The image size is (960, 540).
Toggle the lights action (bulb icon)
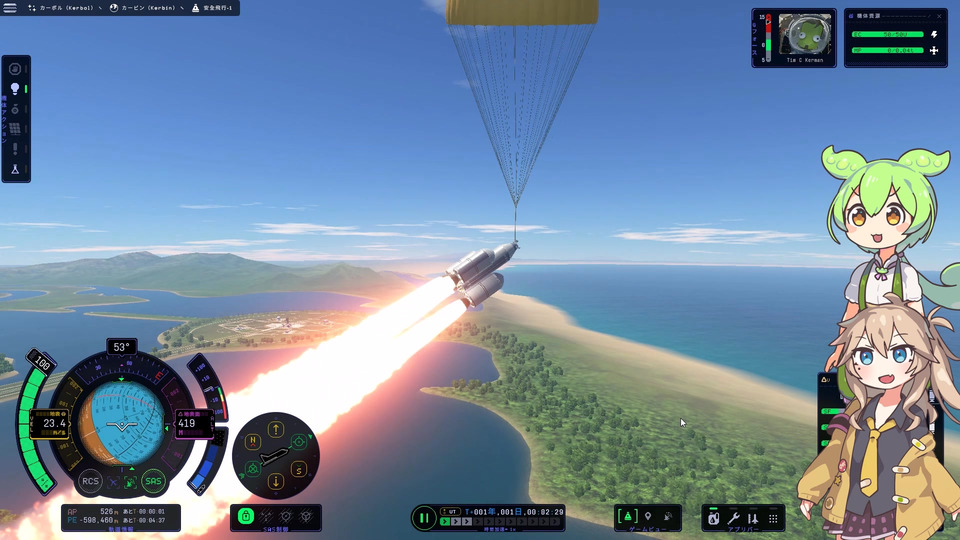pyautogui.click(x=16, y=88)
